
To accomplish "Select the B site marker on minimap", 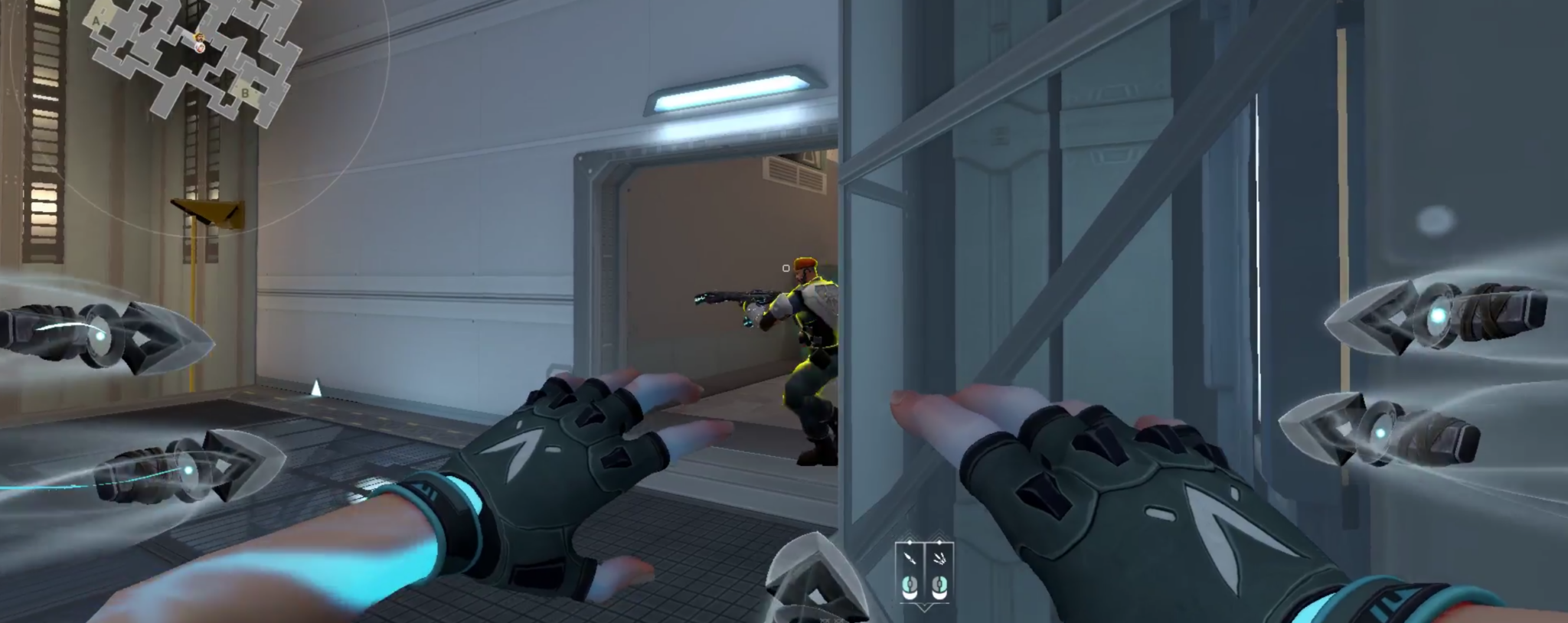I will [x=245, y=93].
